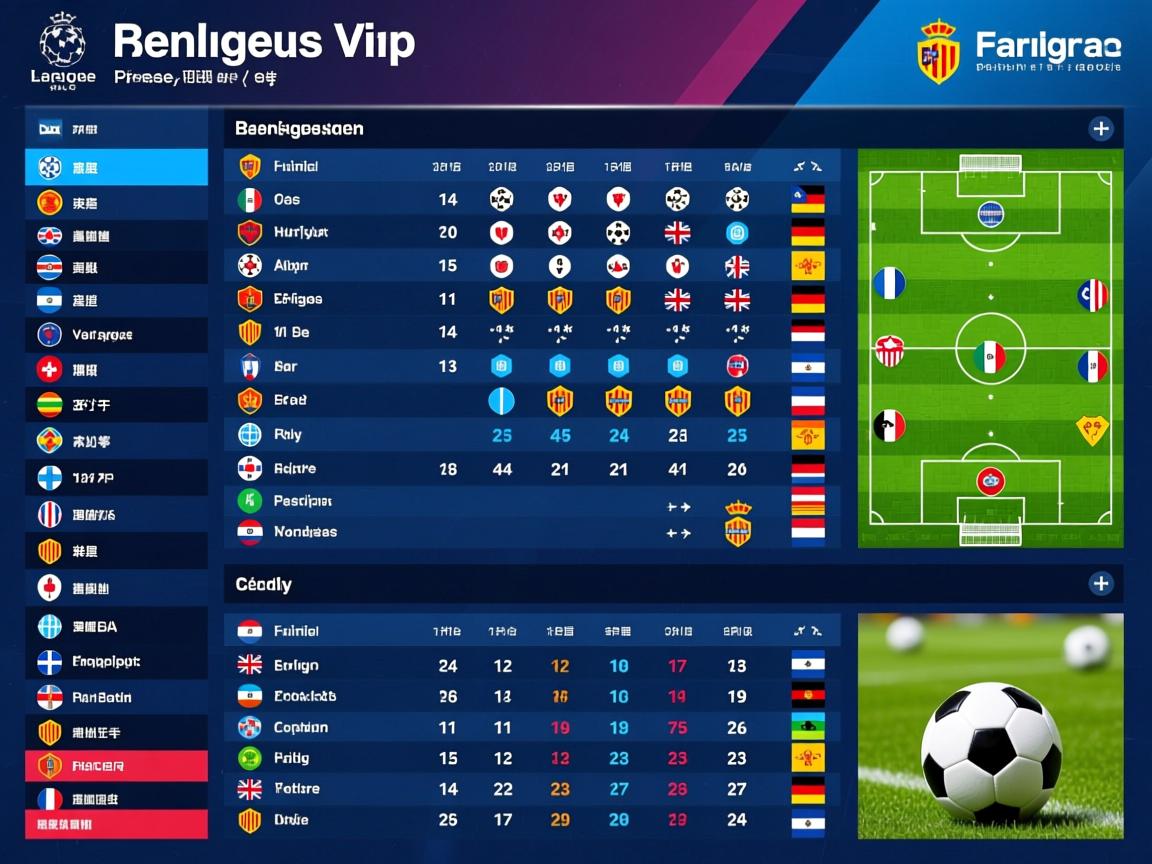1152x864 pixels.
Task: Open the highlighted light-blue sidebar entry
Action: pos(116,168)
